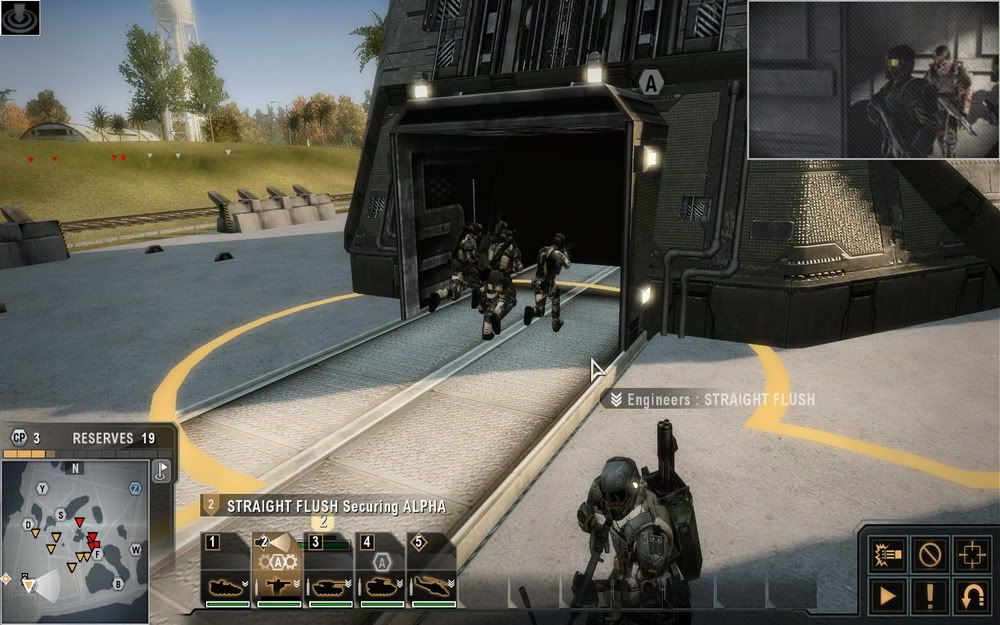Select unit slot 1 with the tank
This screenshot has width=1000, height=625.
225,573
